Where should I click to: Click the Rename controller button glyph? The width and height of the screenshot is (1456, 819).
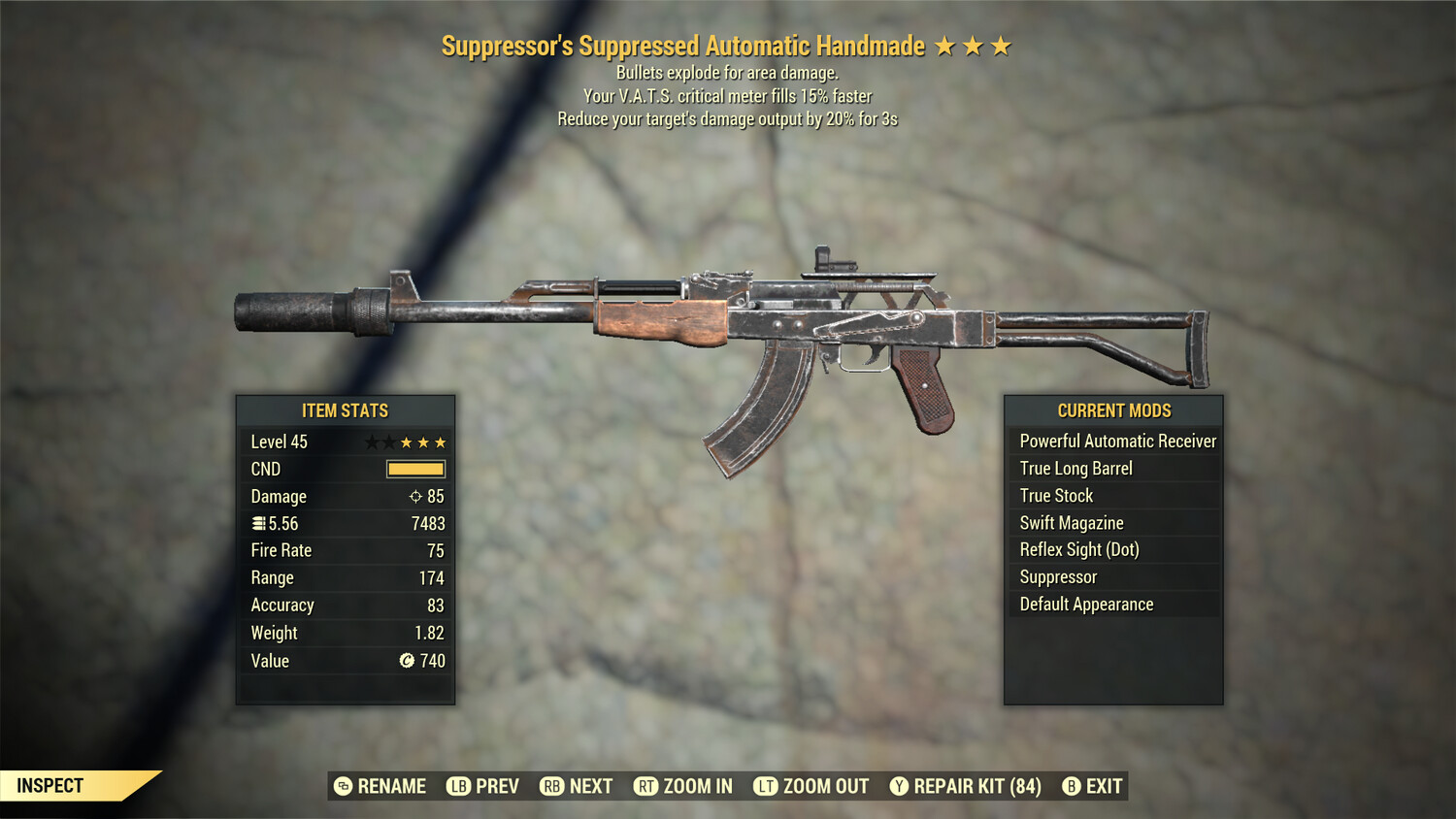click(341, 786)
